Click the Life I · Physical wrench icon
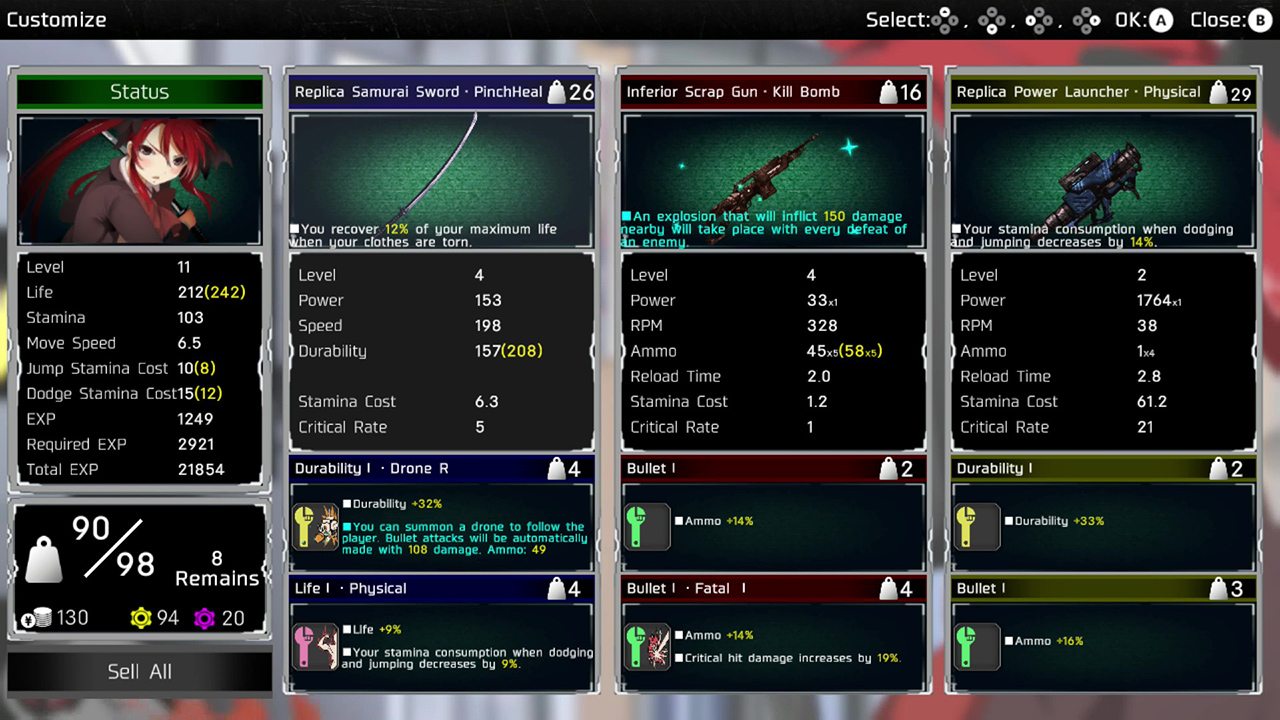Screen dimensions: 1280x720 click(316, 646)
